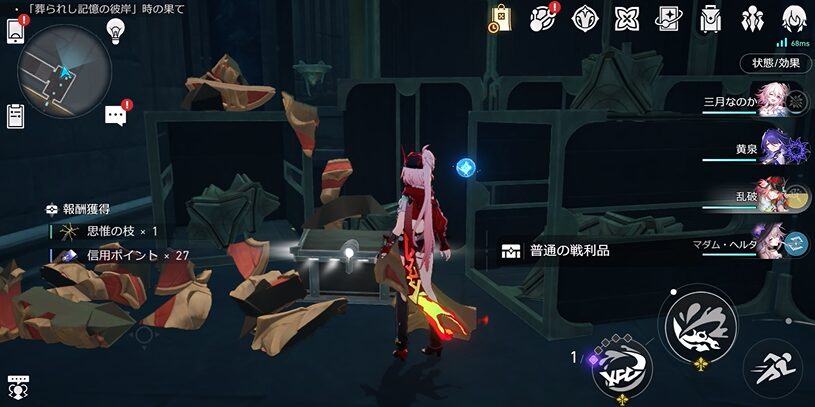The width and height of the screenshot is (815, 407).
Task: Open the mission clipboard icon
Action: [16, 116]
